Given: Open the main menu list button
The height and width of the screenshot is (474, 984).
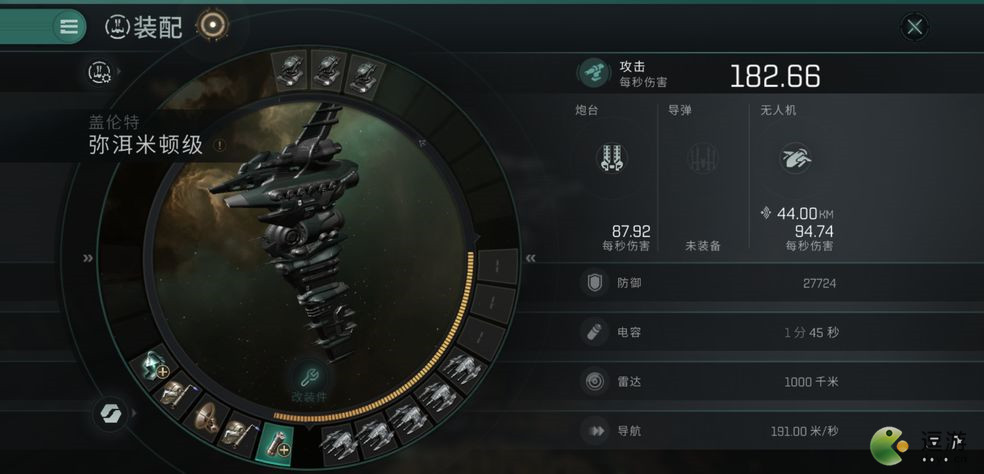Looking at the screenshot, I should point(68,26).
